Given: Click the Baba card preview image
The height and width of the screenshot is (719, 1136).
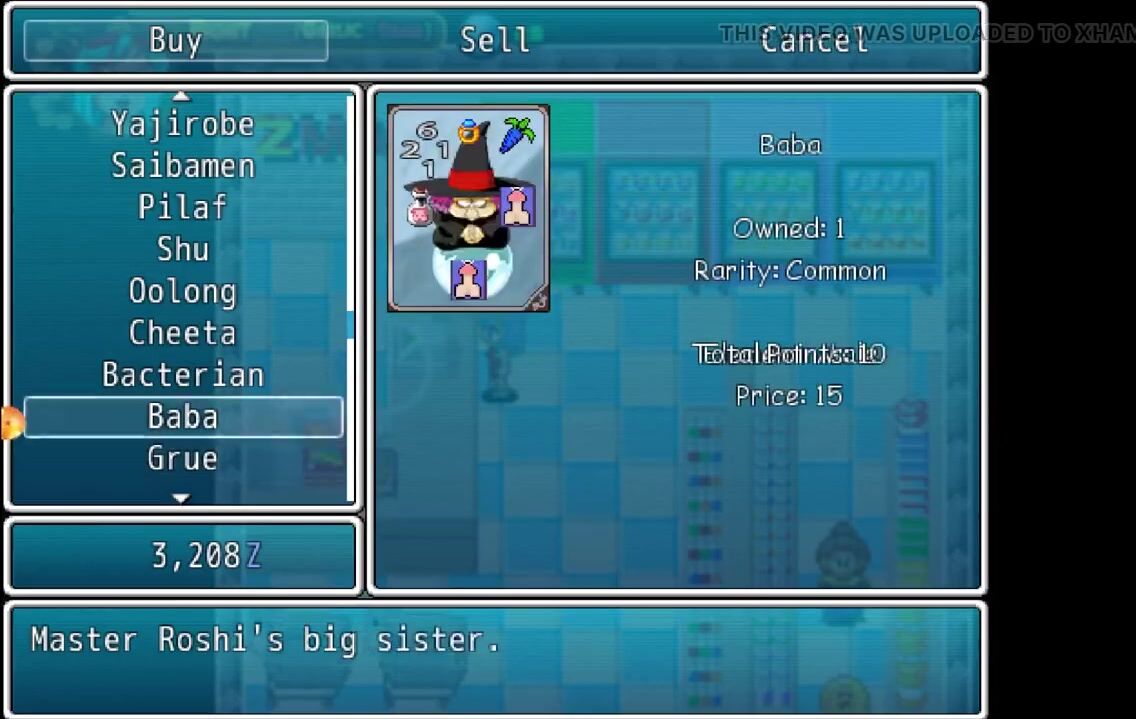Looking at the screenshot, I should pyautogui.click(x=468, y=208).
